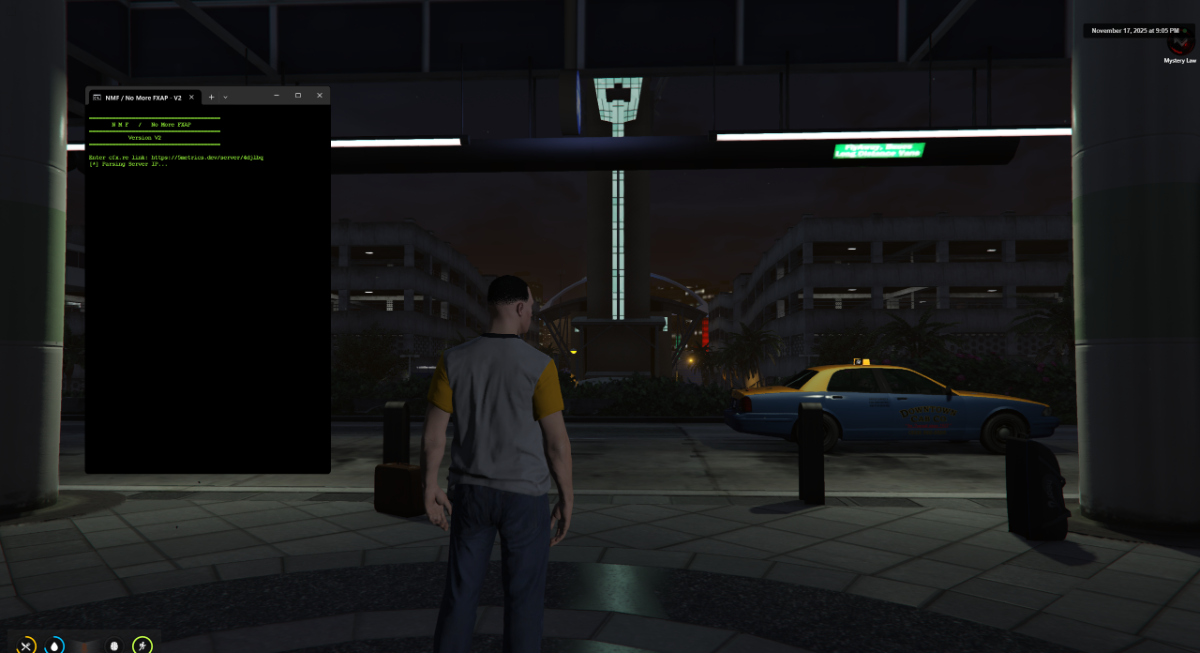The width and height of the screenshot is (1200, 653).
Task: Click the Mystery Law server logo
Action: 1180,45
